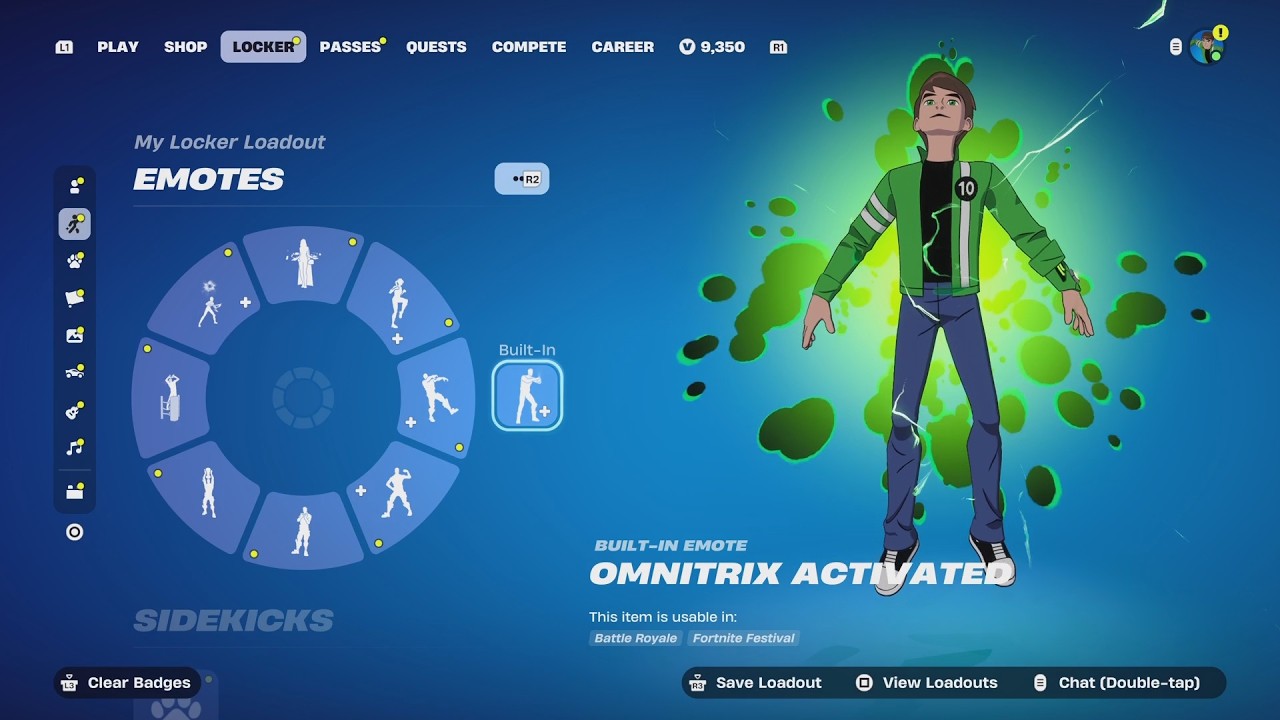
Task: Open the Quests tab
Action: (x=436, y=47)
